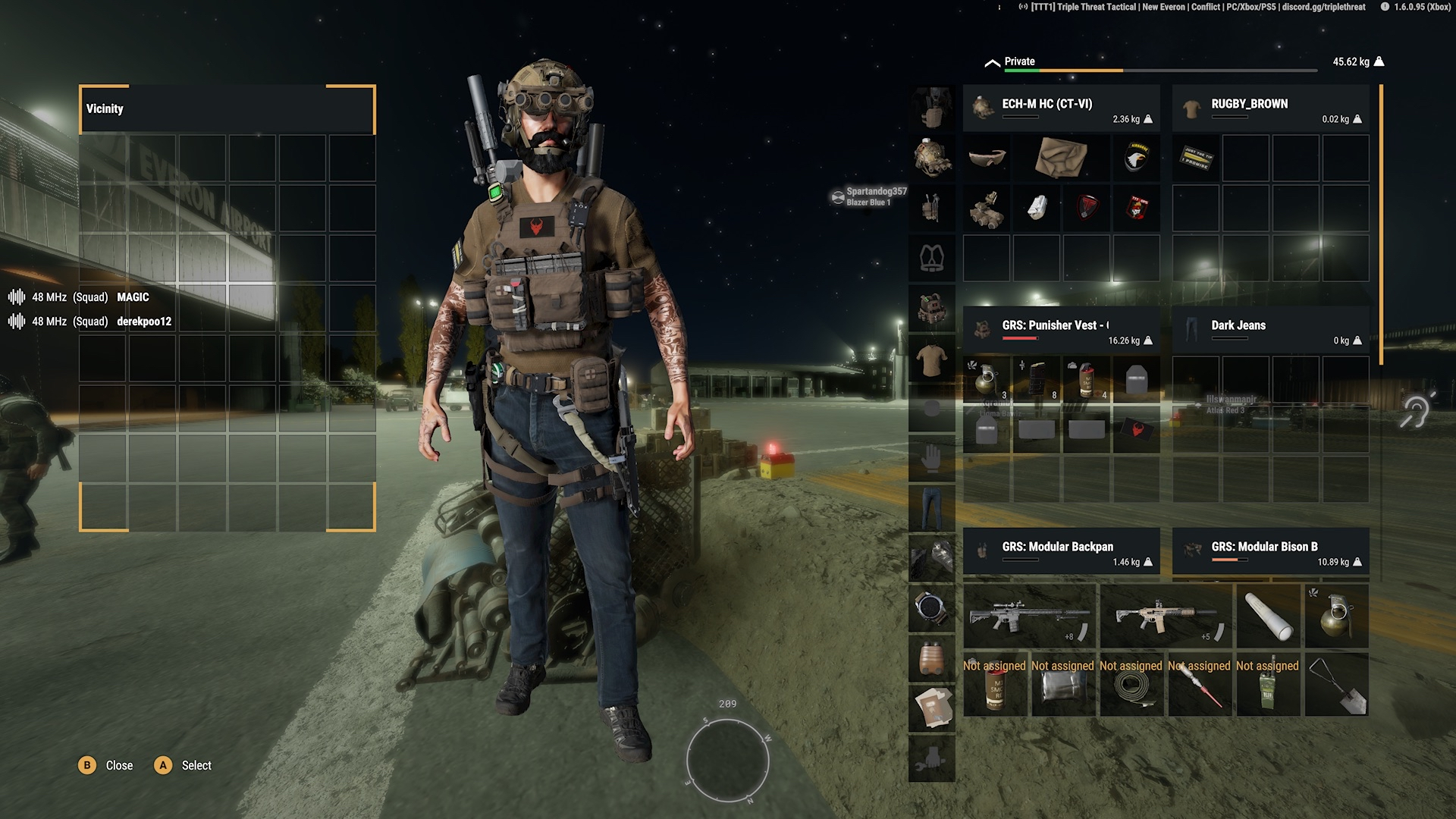
Task: Click the 45.62 kg weight progress bar
Action: [1160, 70]
